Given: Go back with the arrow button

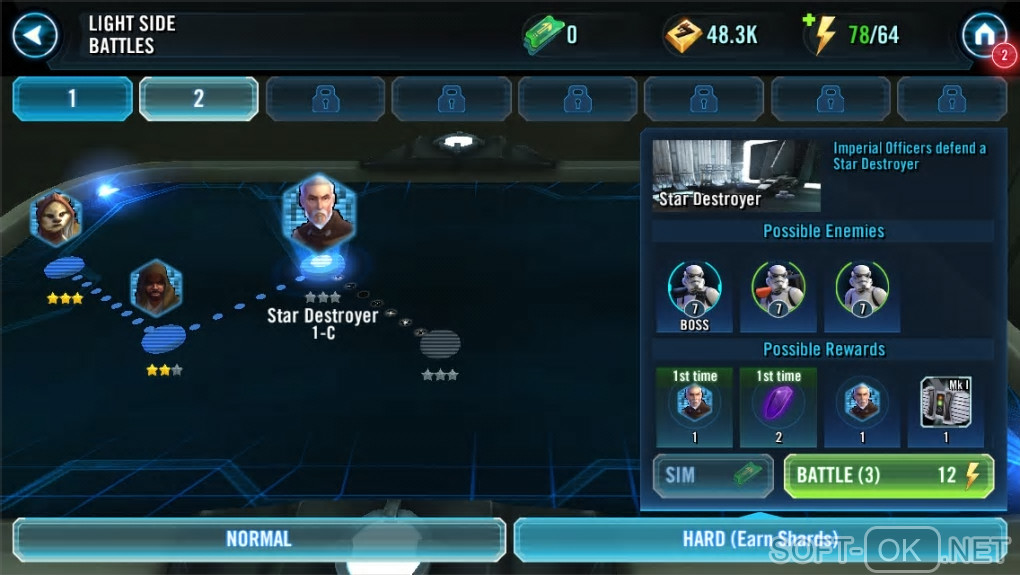Looking at the screenshot, I should coord(35,36).
